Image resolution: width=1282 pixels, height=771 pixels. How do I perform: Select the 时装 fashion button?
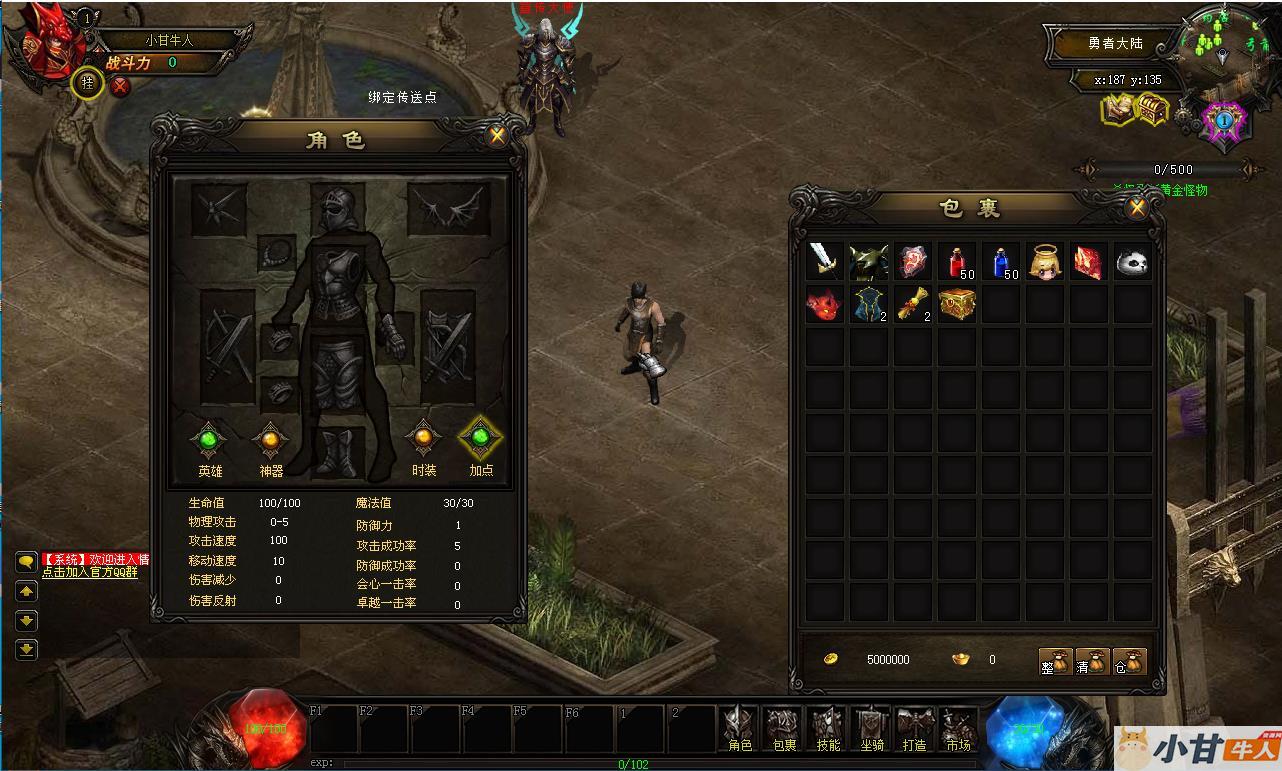424,439
